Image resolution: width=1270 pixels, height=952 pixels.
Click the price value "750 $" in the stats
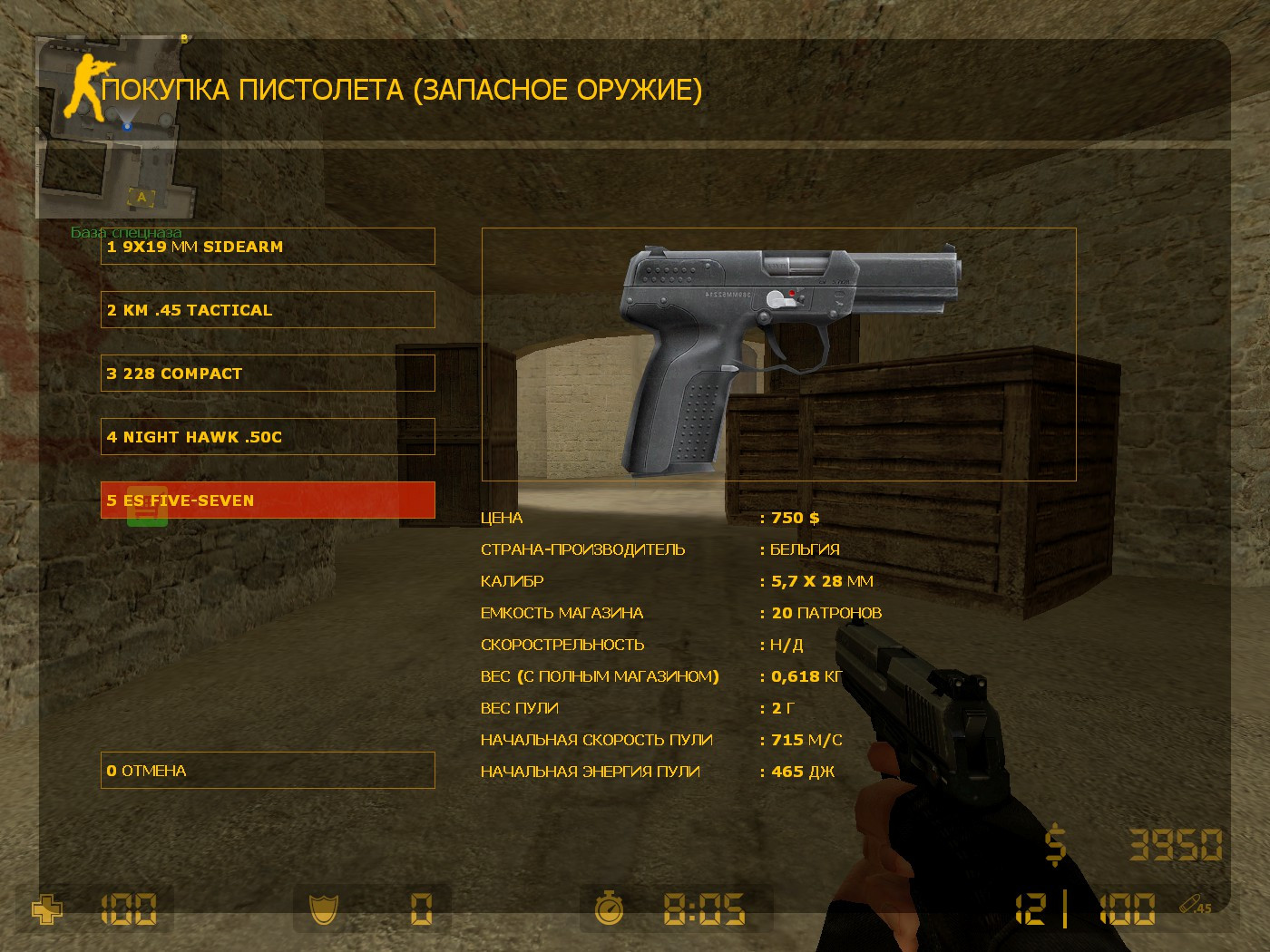tap(793, 517)
